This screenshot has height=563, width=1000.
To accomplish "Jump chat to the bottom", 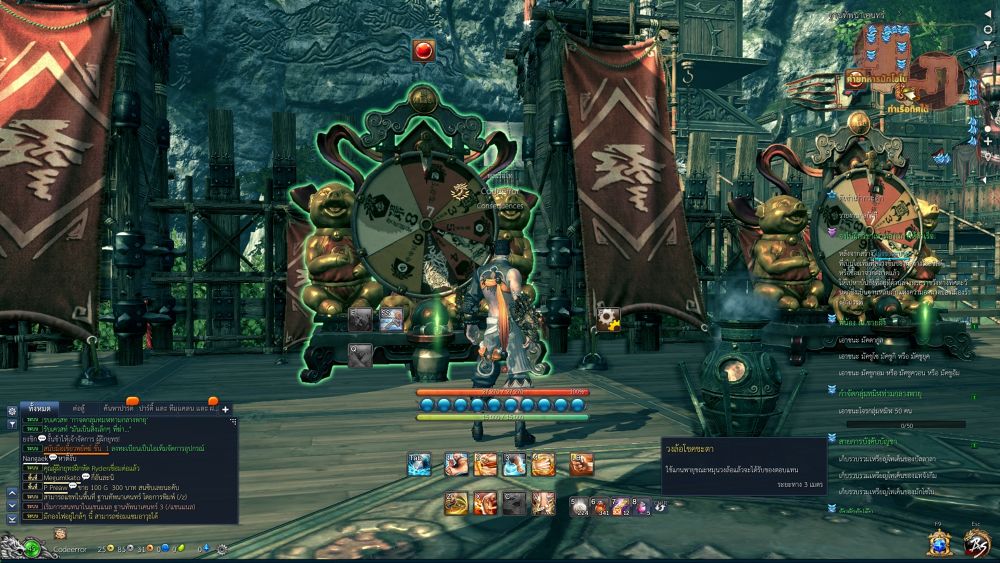I will (x=11, y=519).
